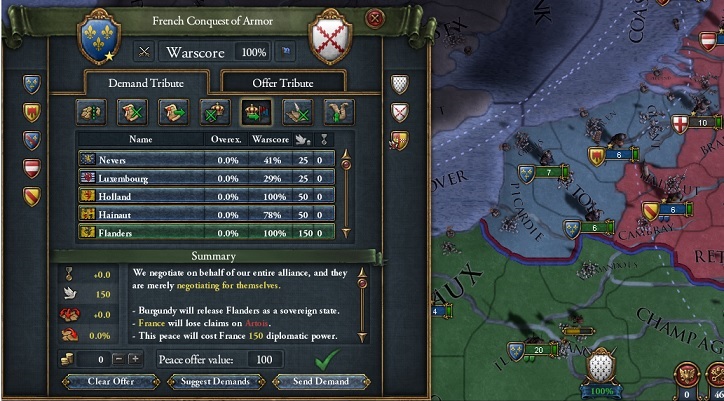Switch to the Offer Tribute tab
The width and height of the screenshot is (724, 401).
click(x=280, y=83)
